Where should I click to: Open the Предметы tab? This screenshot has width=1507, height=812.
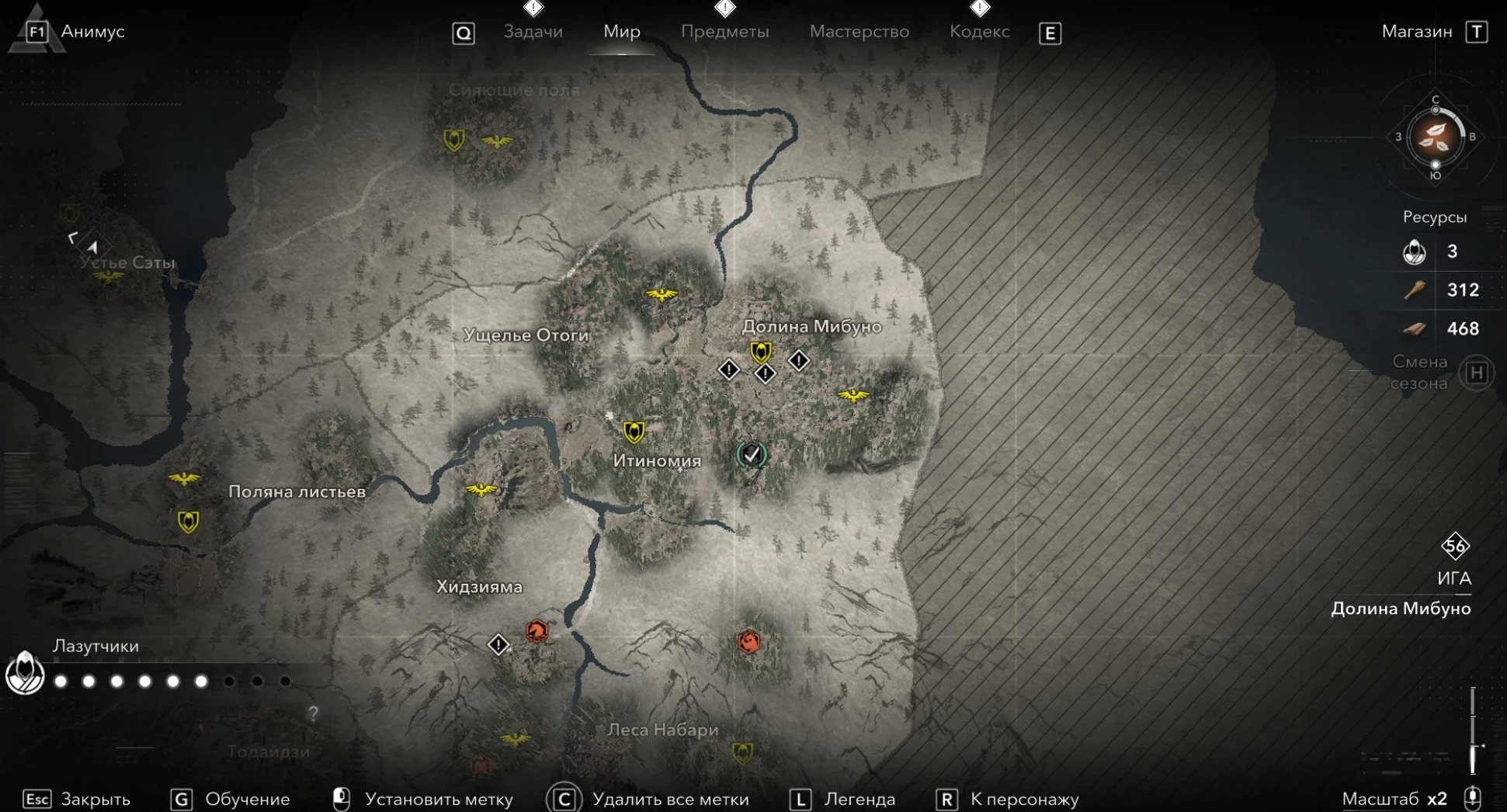(x=724, y=32)
